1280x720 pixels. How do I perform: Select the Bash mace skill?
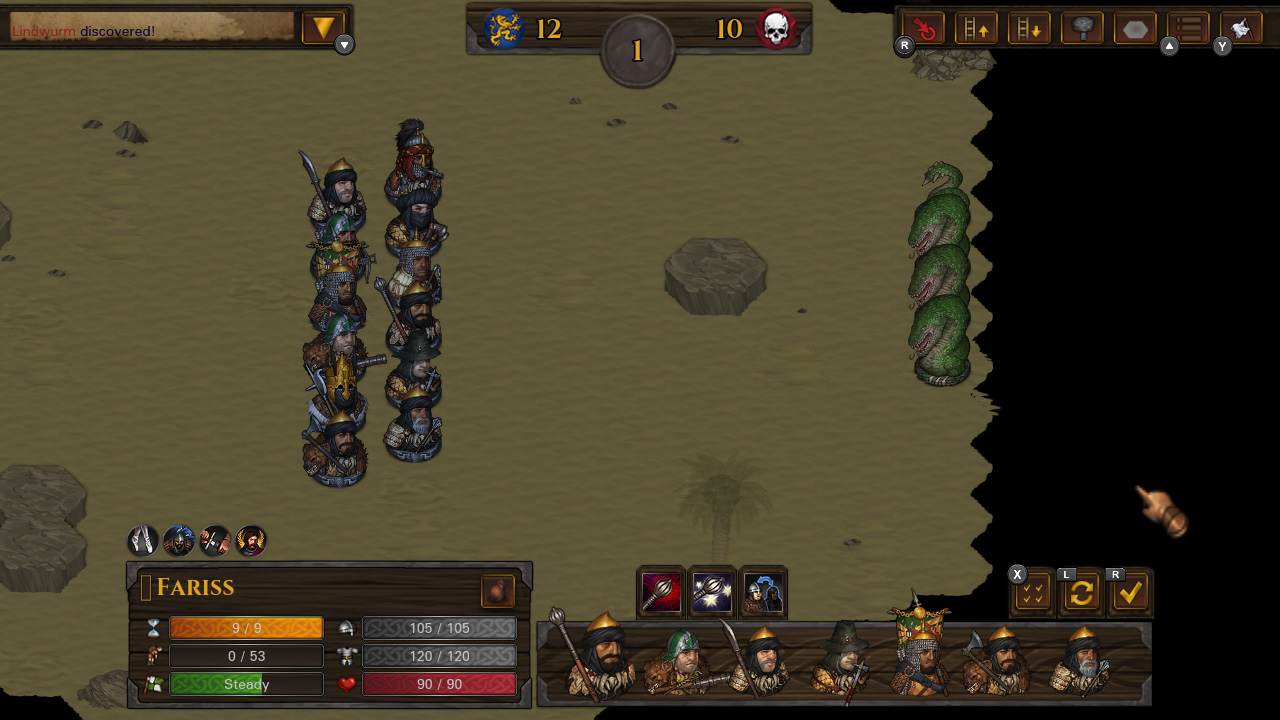click(660, 592)
